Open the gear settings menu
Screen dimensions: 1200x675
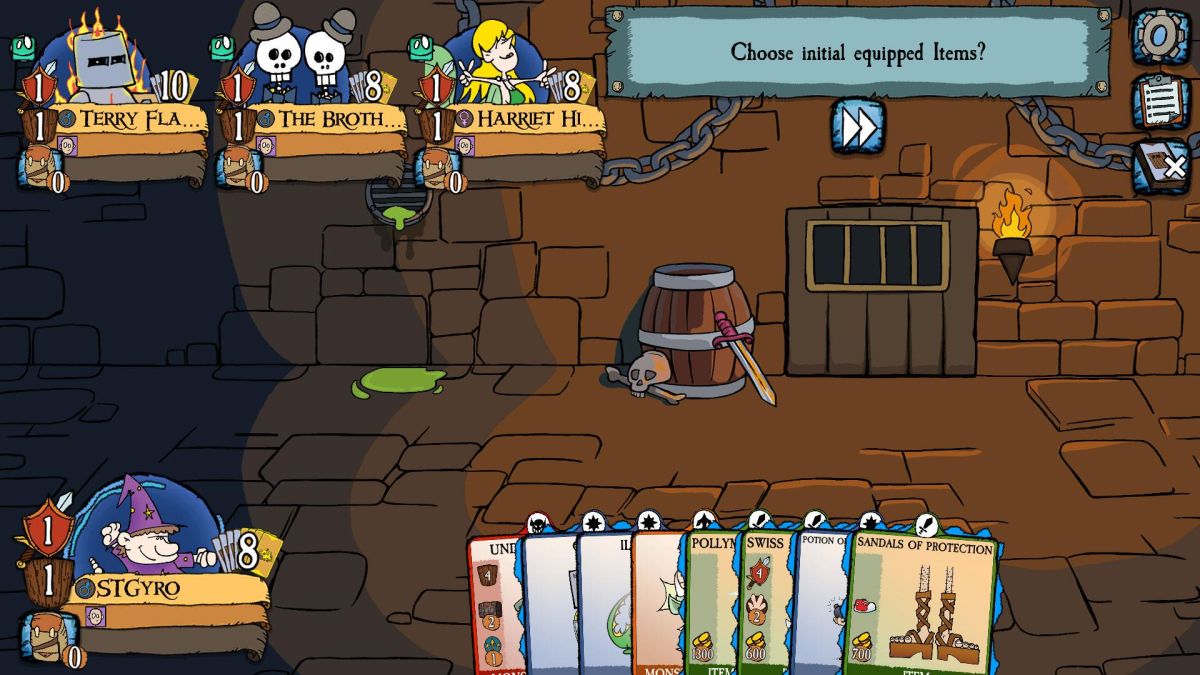tap(1160, 36)
